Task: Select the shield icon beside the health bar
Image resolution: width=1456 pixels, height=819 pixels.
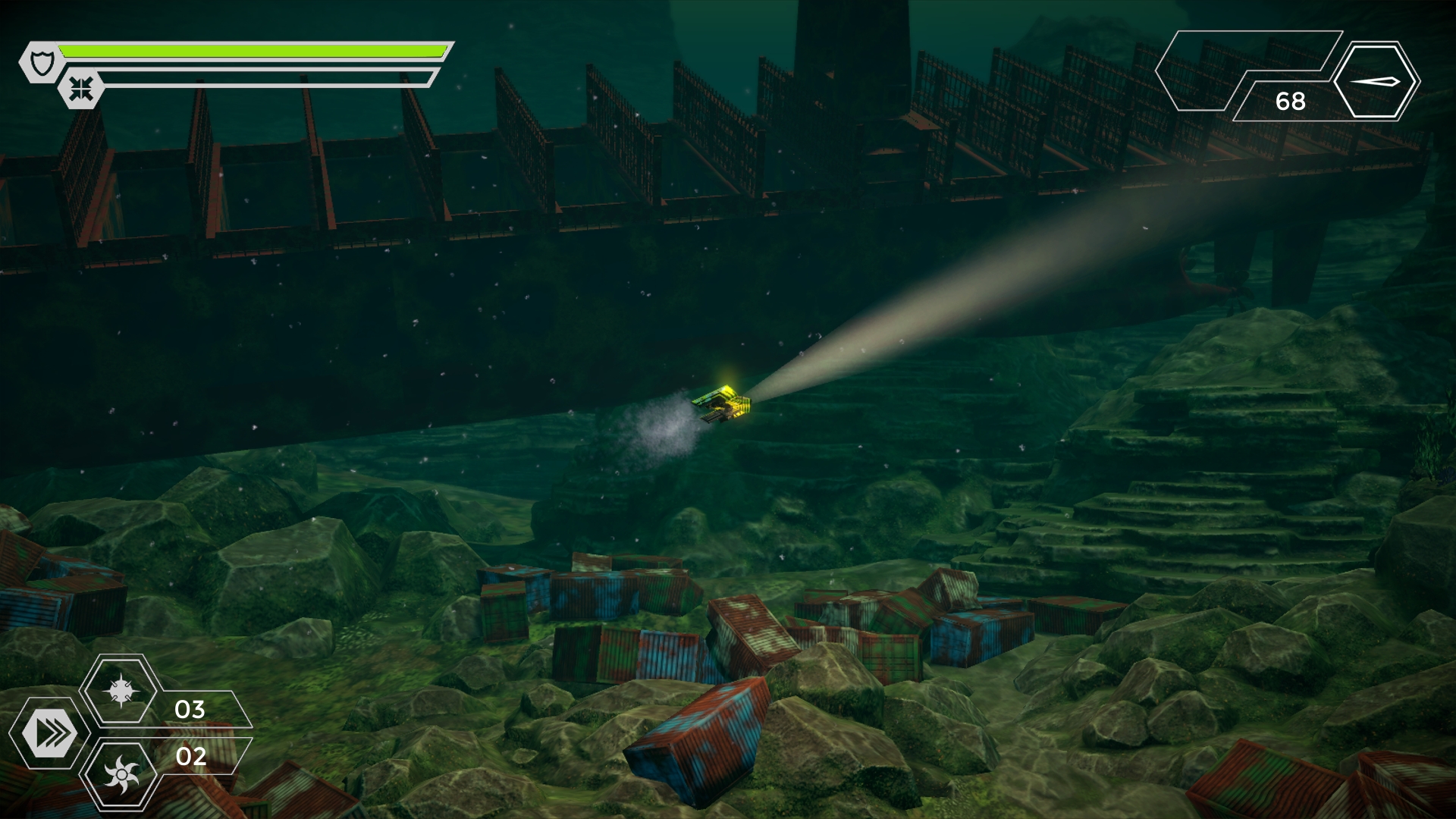Action: click(42, 61)
